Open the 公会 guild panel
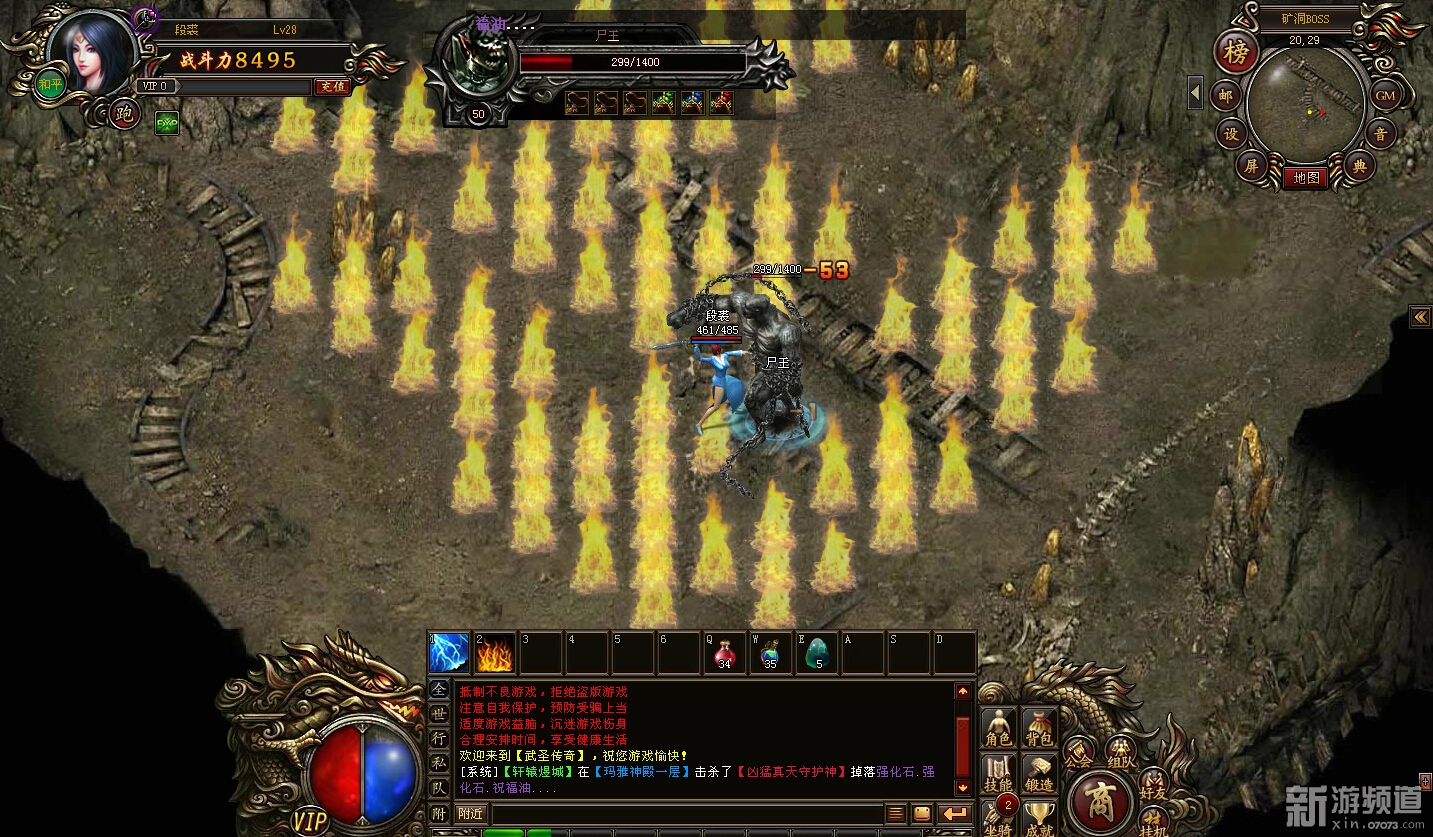Screen dimensions: 1433x837 tap(1078, 751)
